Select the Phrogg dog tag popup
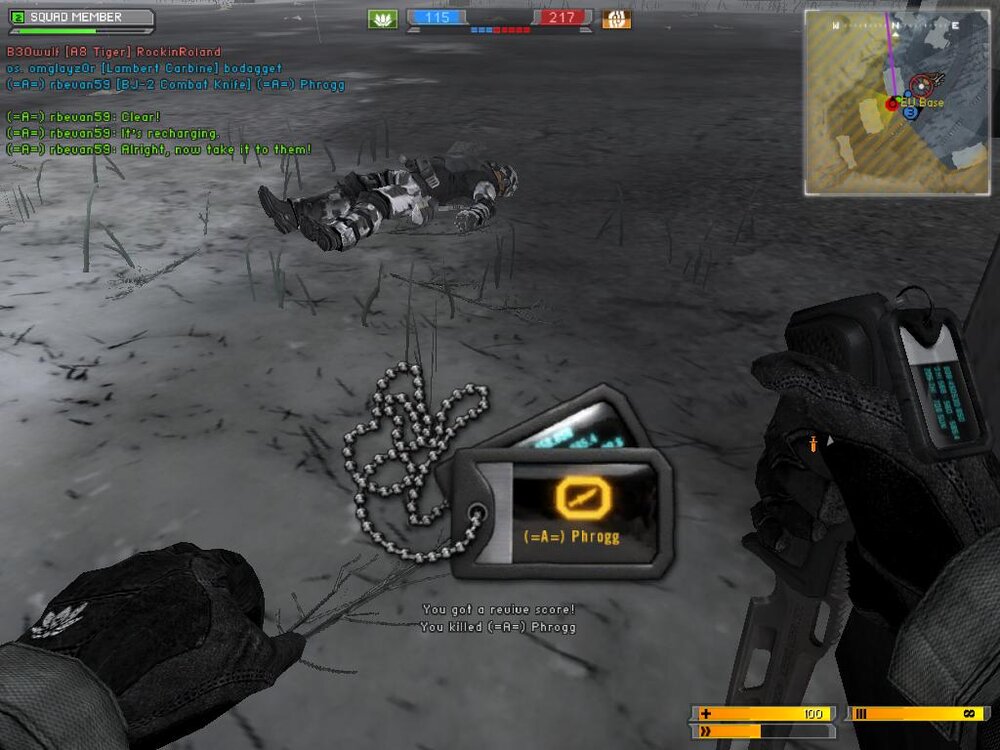The height and width of the screenshot is (750, 1000). tap(560, 512)
